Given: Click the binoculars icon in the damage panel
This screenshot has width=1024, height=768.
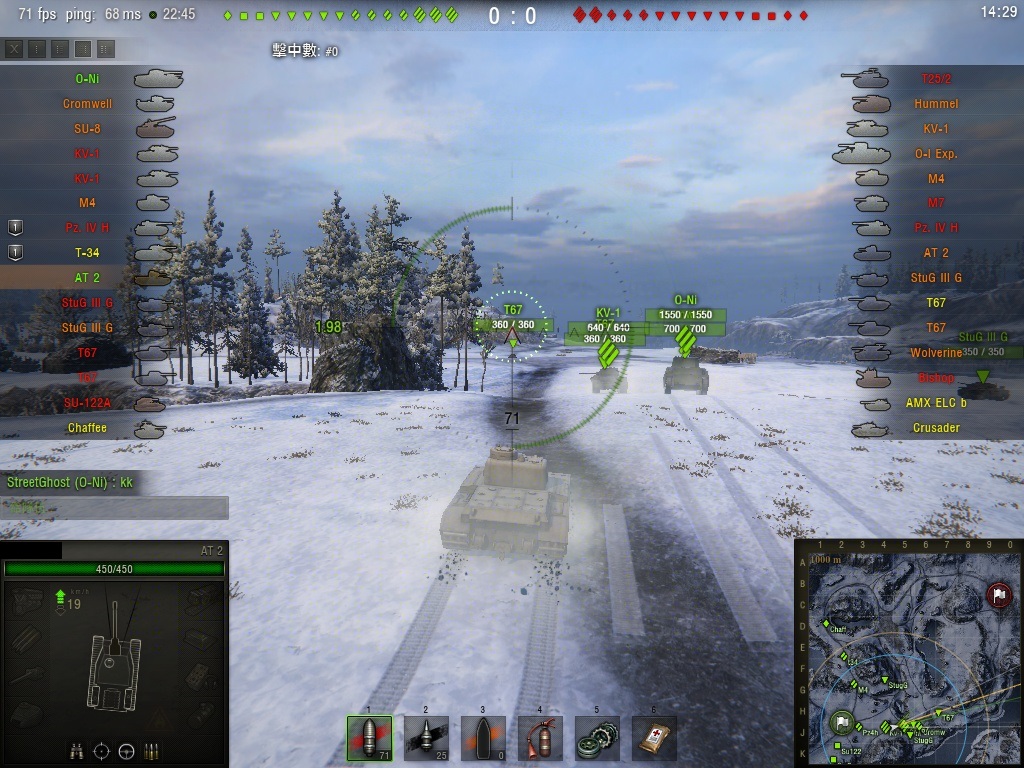Looking at the screenshot, I should tap(76, 750).
